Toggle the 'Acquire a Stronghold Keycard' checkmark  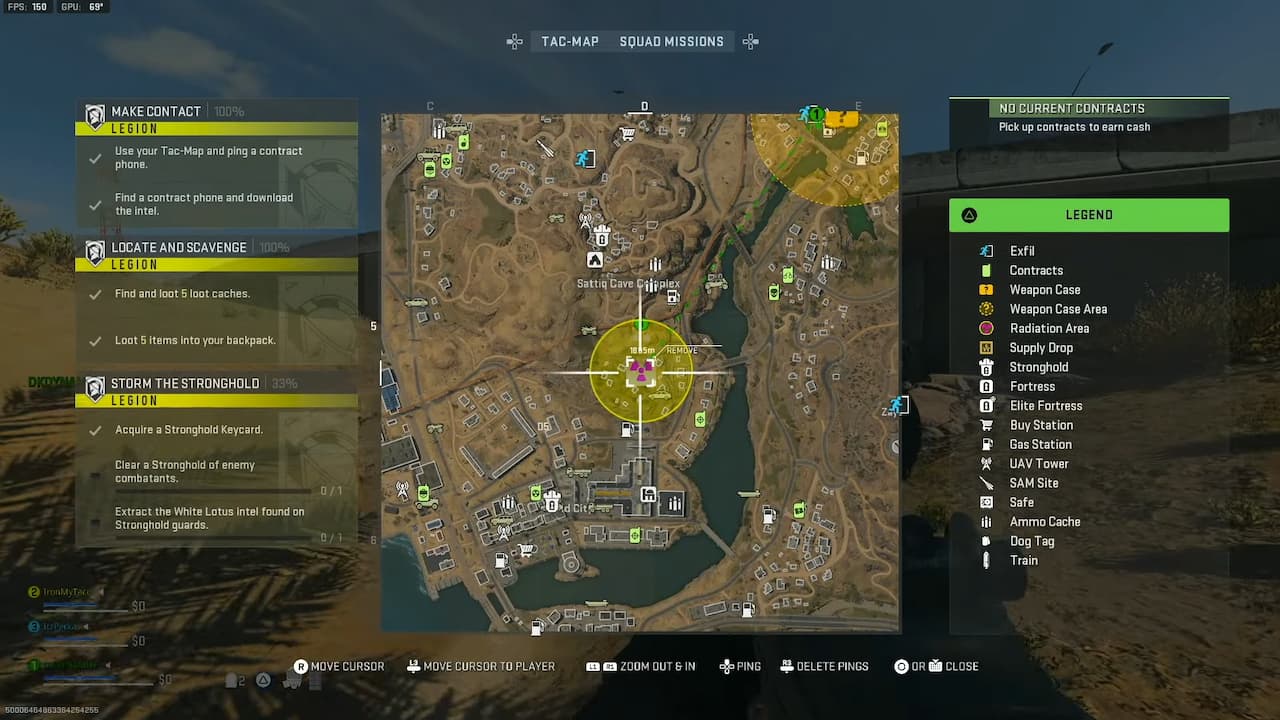coord(95,428)
